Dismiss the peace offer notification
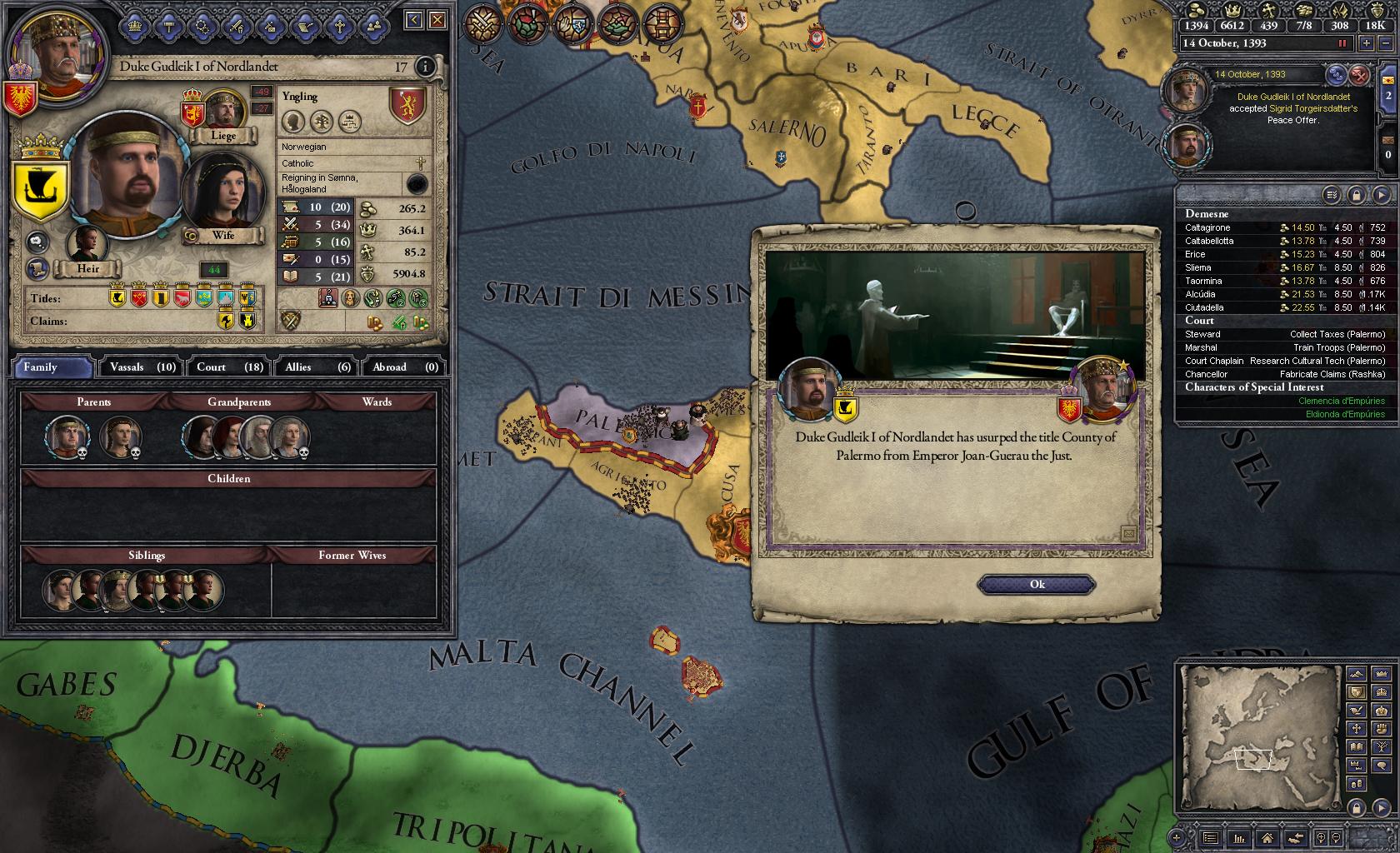This screenshot has height=853, width=1400. click(x=1360, y=75)
